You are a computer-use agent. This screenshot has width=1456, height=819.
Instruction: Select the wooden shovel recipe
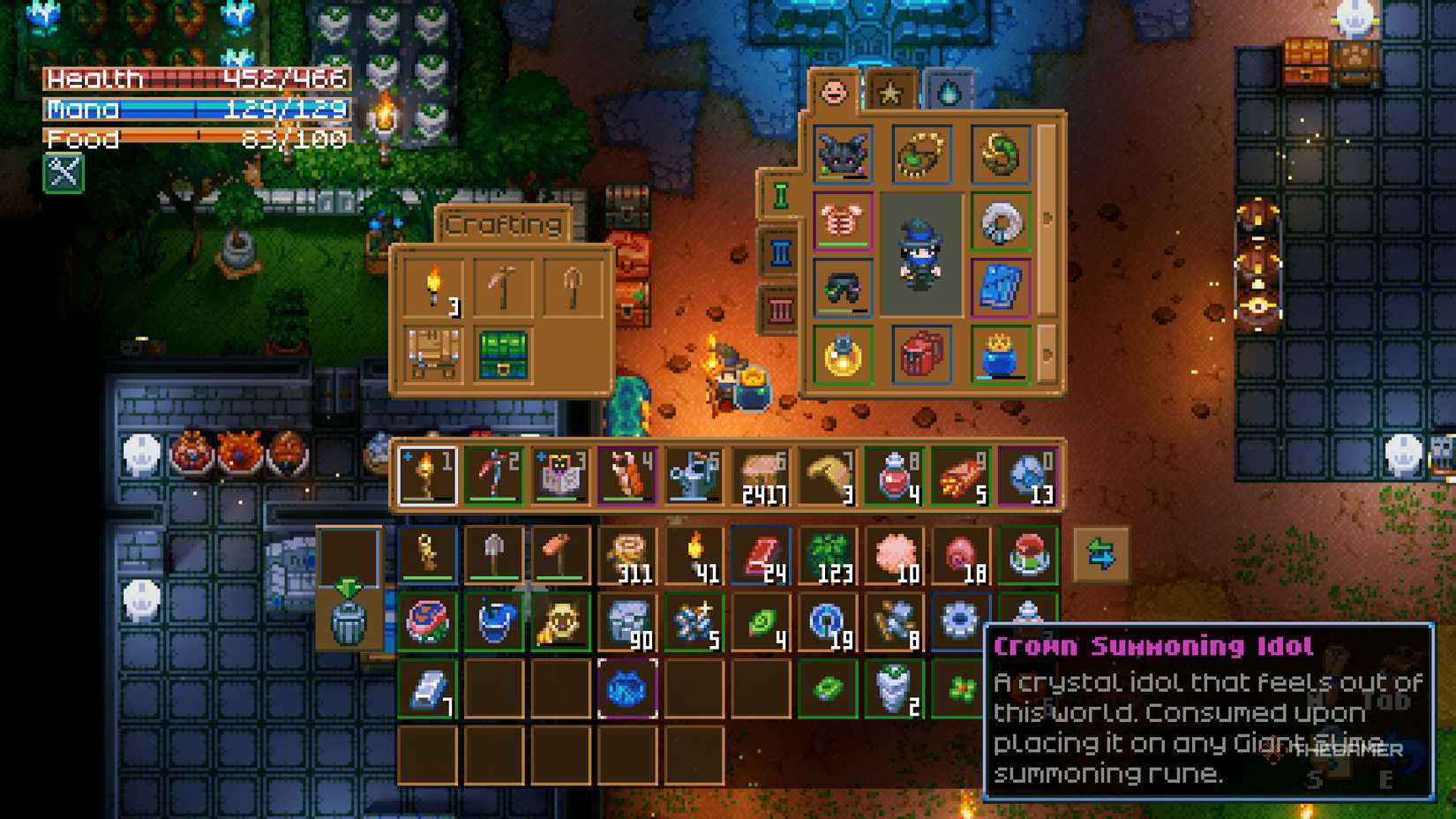pyautogui.click(x=574, y=287)
